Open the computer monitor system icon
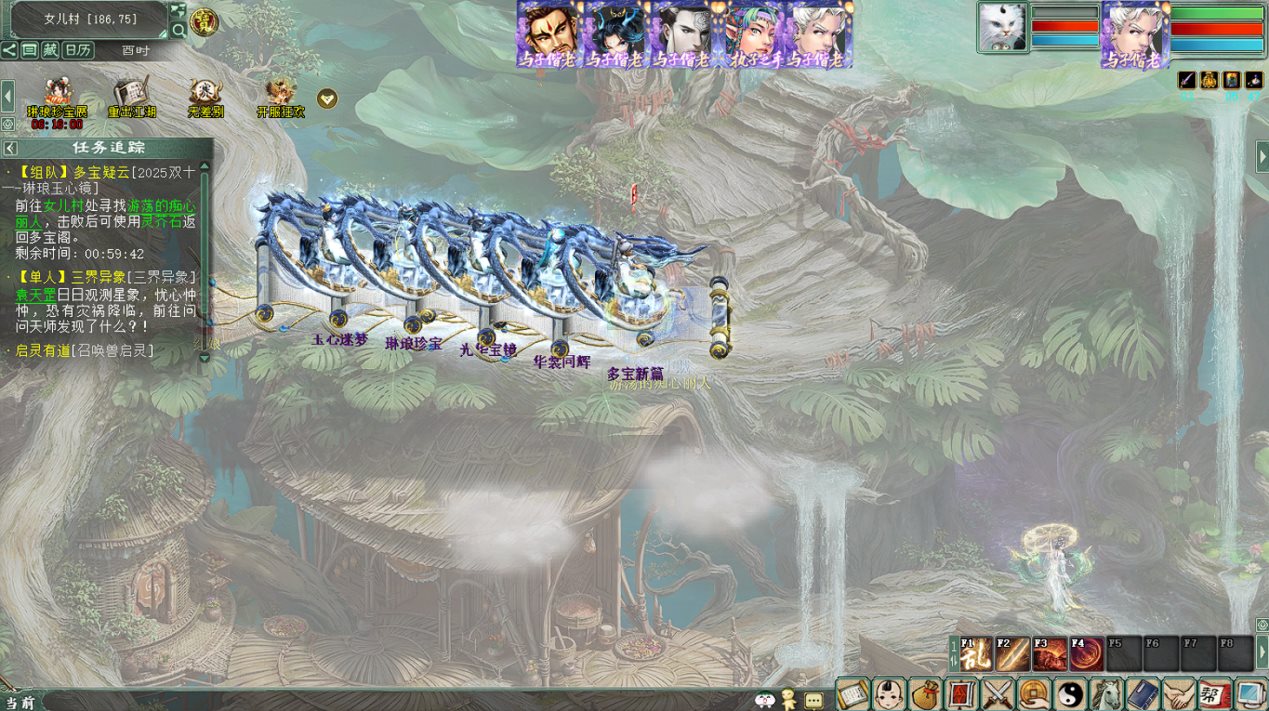1269x711 pixels. (x=1251, y=693)
